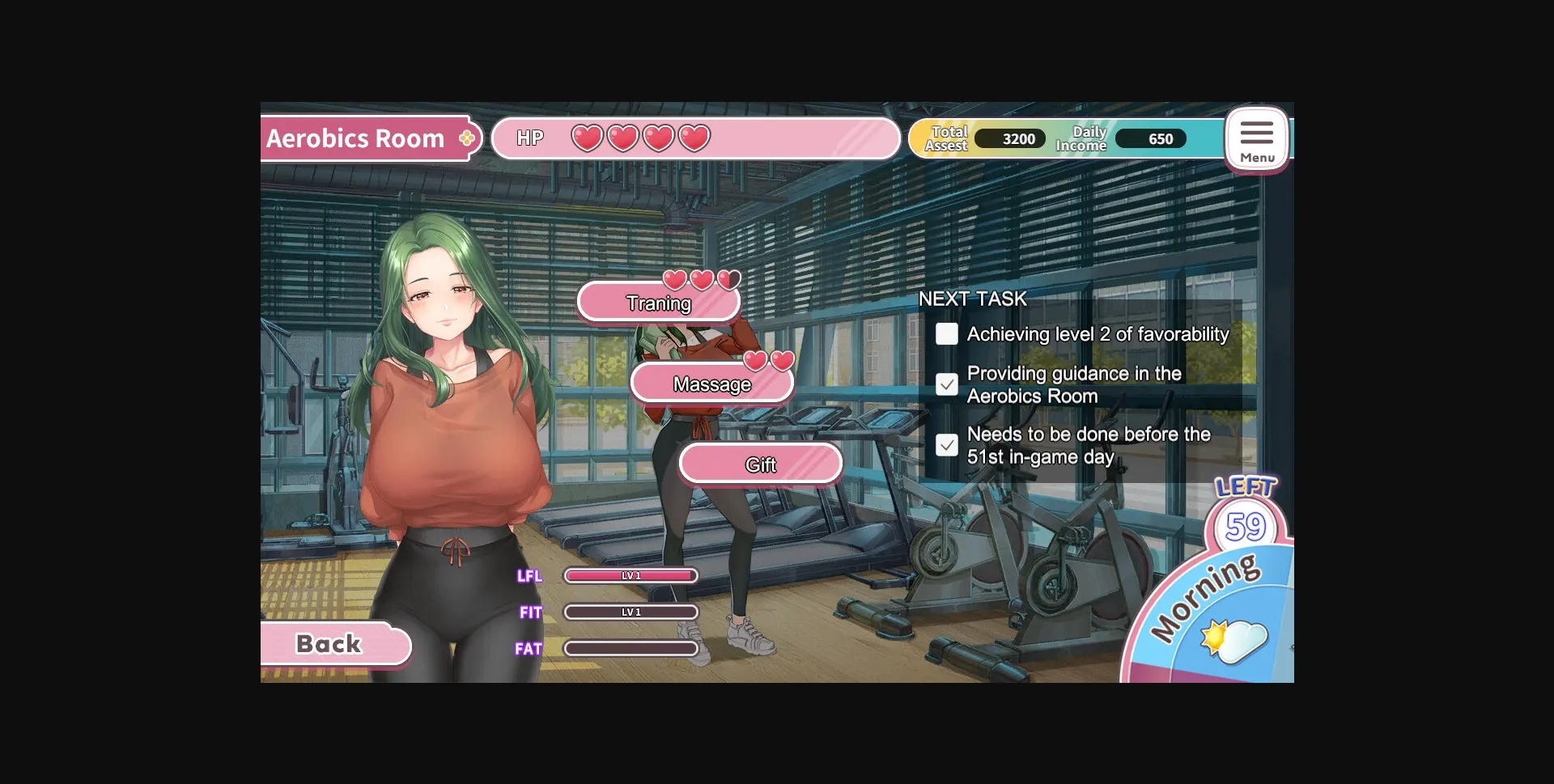Click the fourth HP heart

[x=694, y=138]
